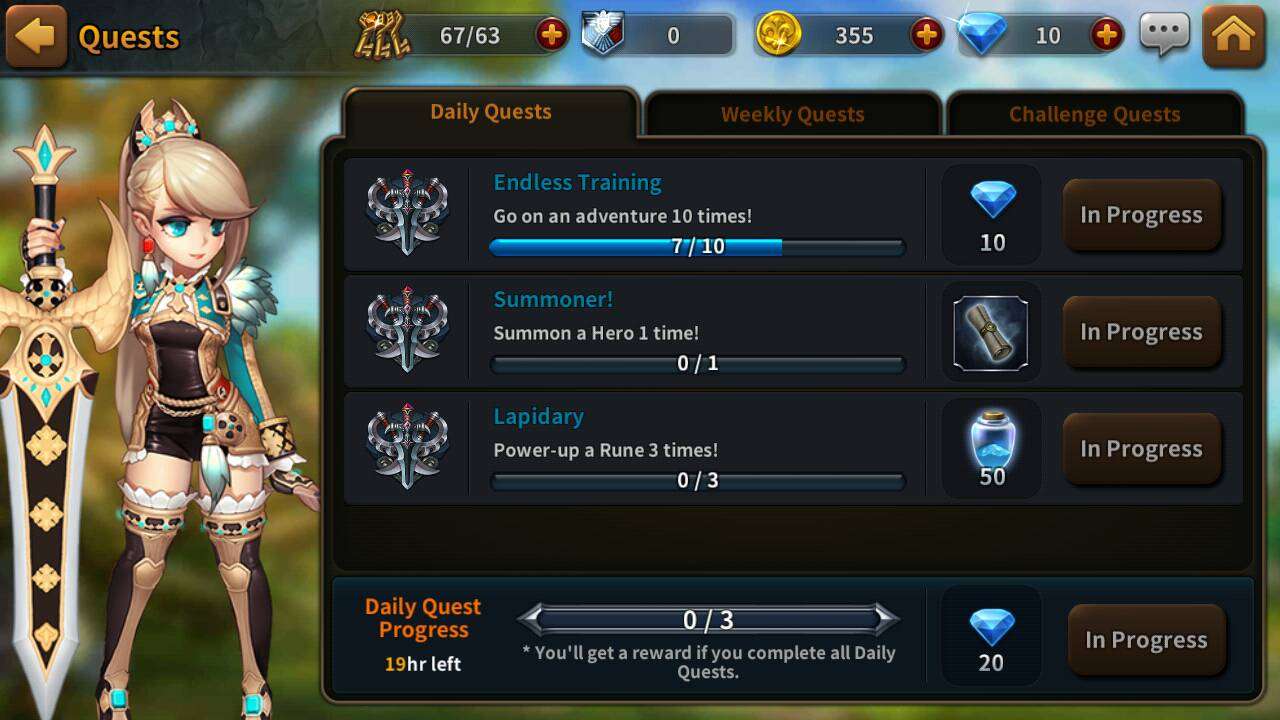Image resolution: width=1280 pixels, height=720 pixels.
Task: Click In Progress for Endless Training quest
Action: click(1141, 215)
